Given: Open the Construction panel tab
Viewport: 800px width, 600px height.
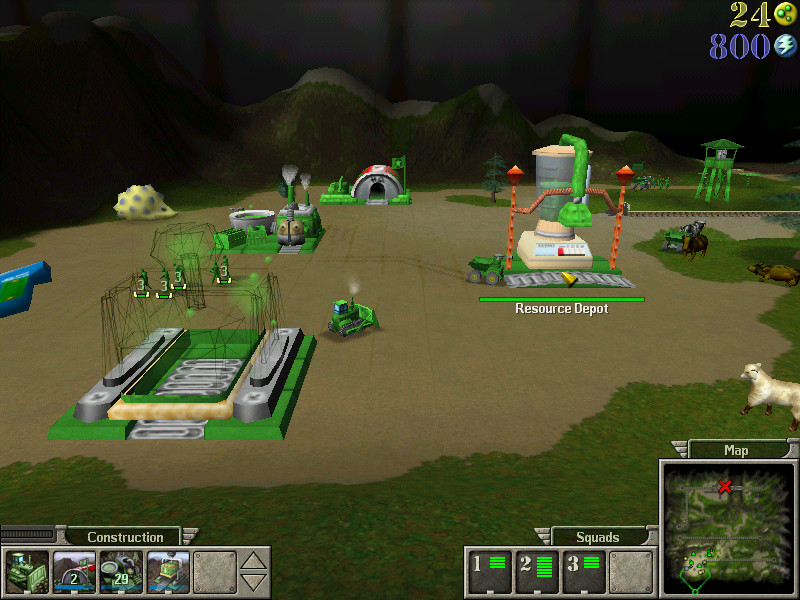Looking at the screenshot, I should (125, 537).
